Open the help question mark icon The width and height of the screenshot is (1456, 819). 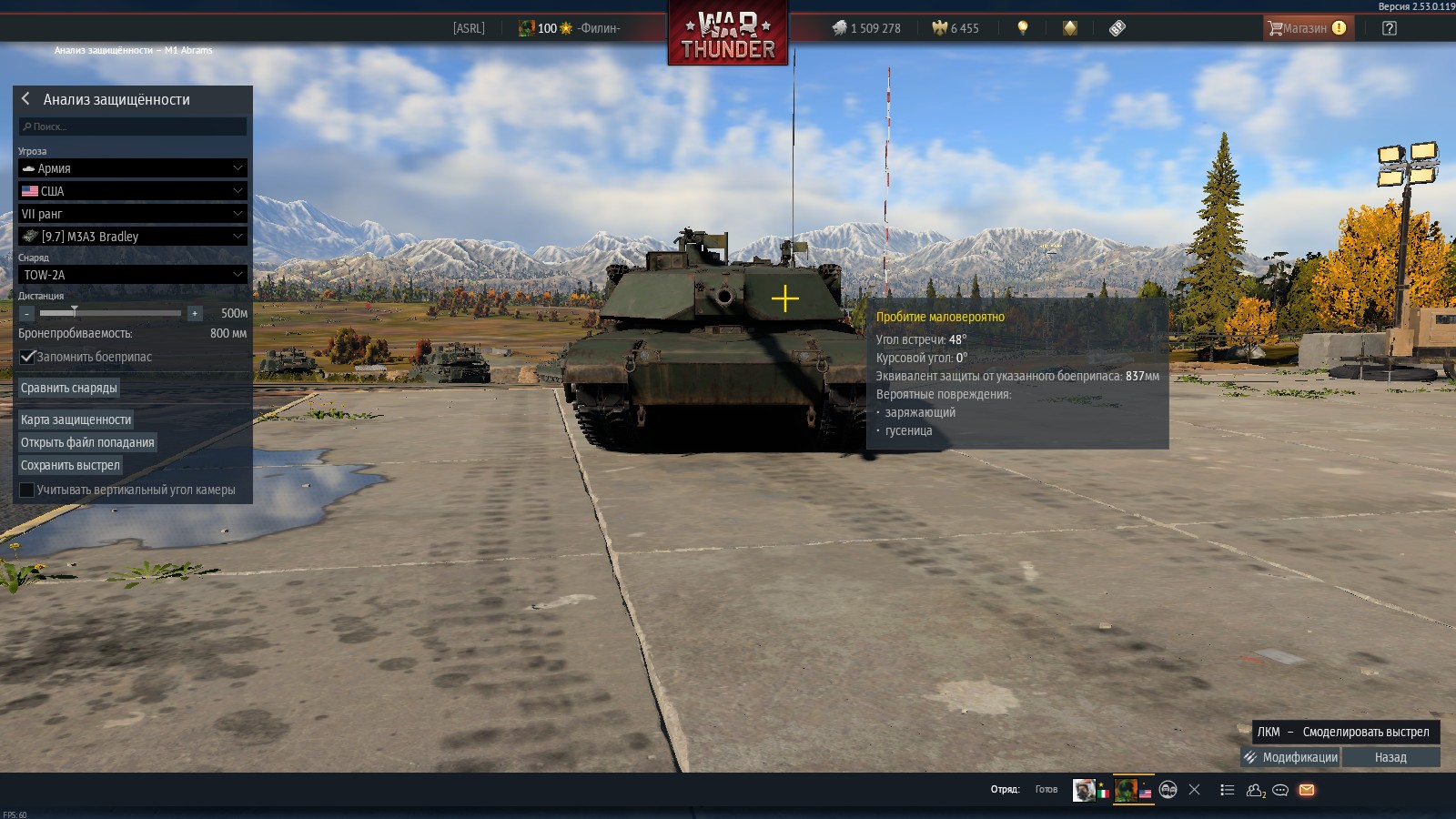1389,28
